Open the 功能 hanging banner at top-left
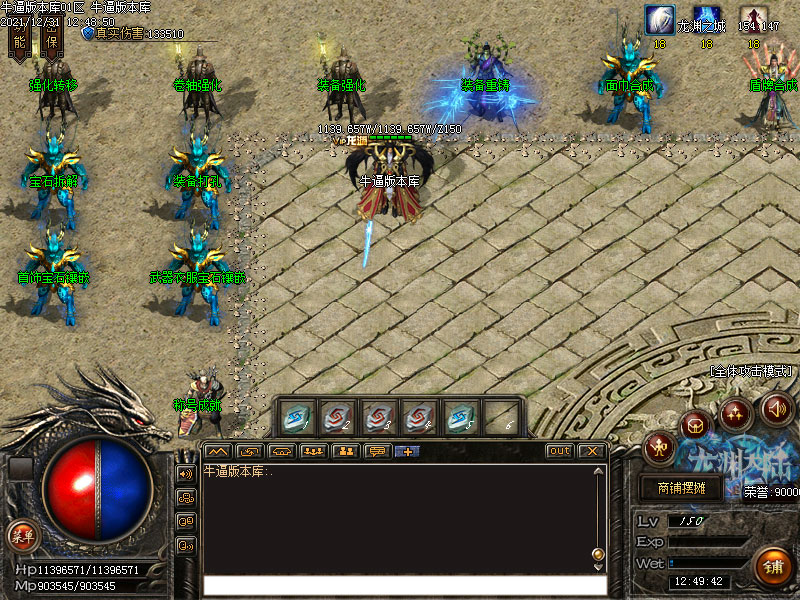 (x=19, y=39)
